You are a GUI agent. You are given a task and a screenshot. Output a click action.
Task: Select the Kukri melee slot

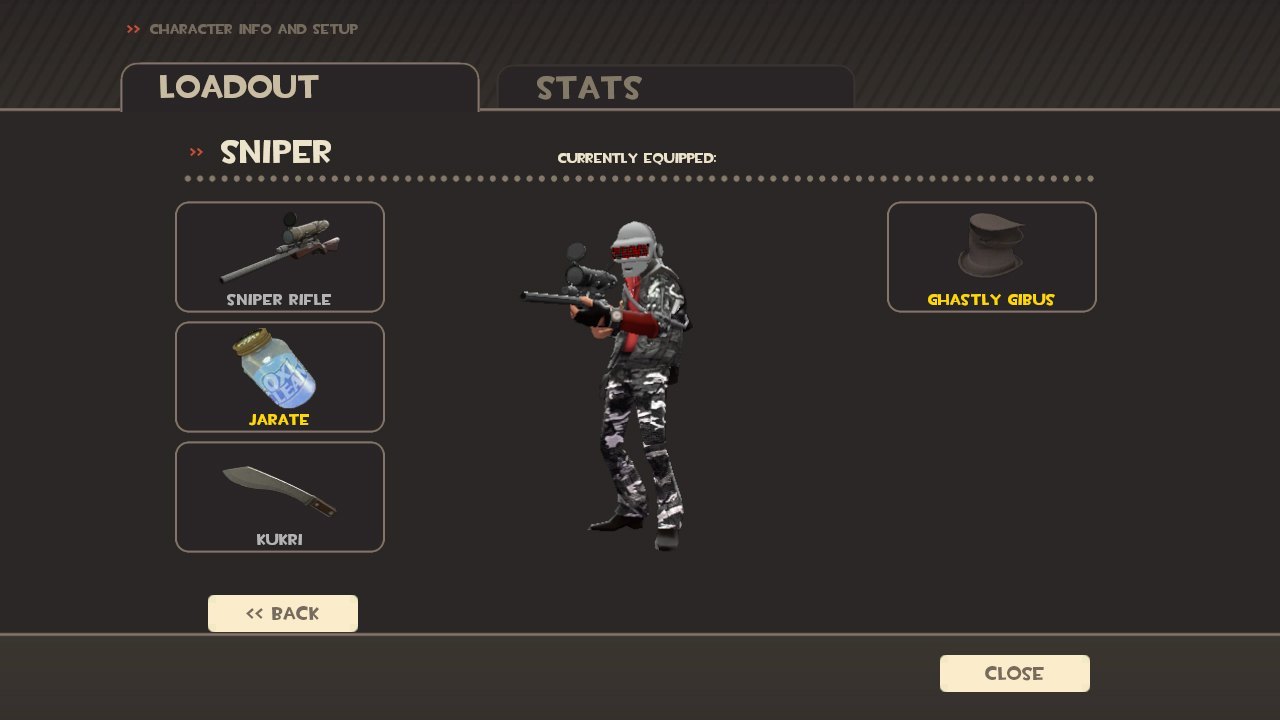point(280,497)
